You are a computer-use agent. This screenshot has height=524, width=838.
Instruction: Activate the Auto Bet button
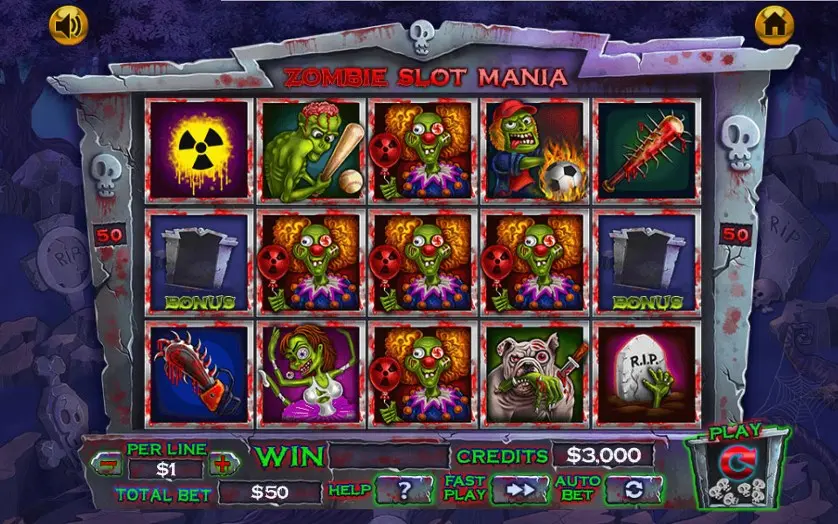[632, 490]
